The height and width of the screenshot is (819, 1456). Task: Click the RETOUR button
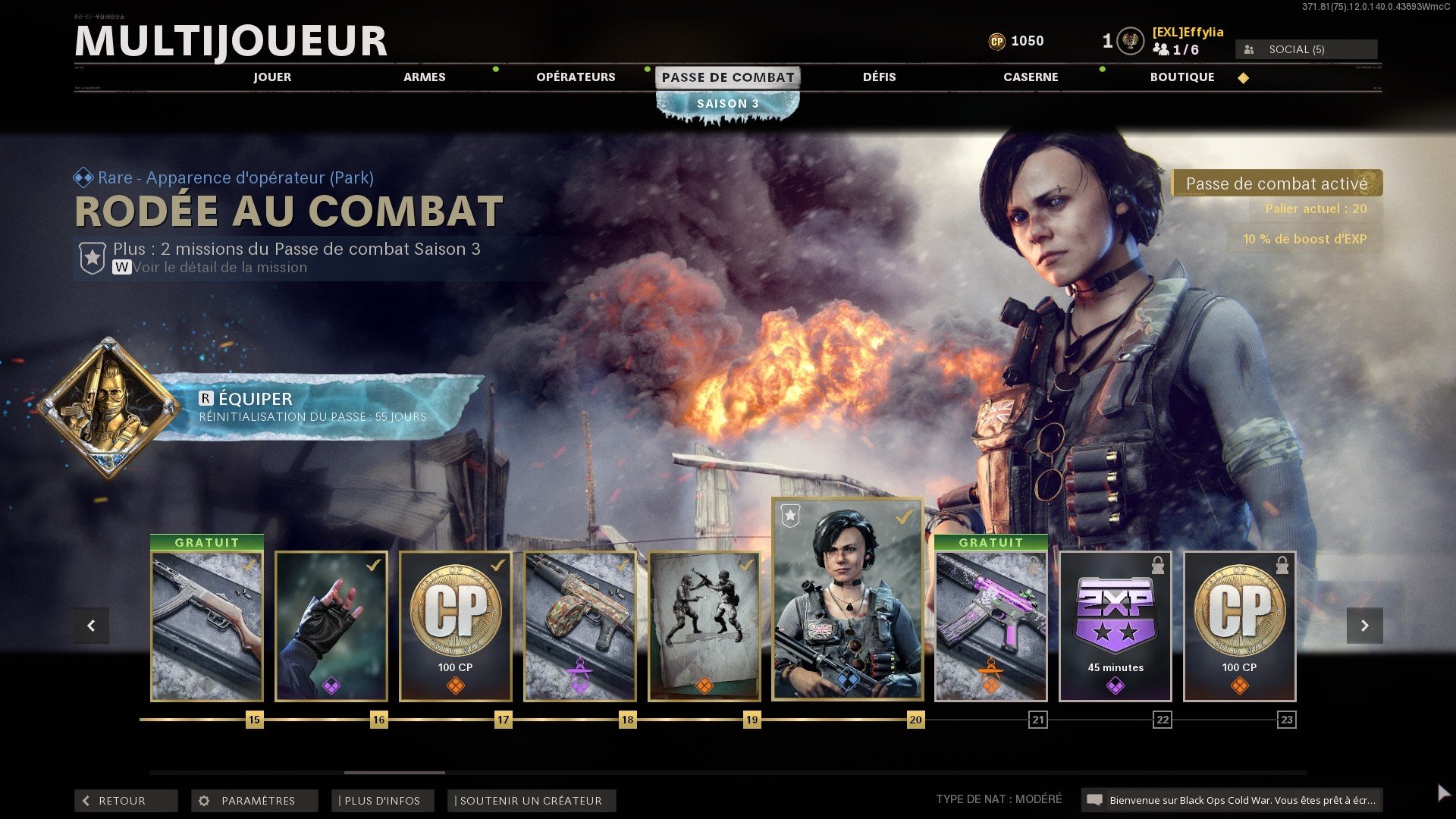[x=125, y=801]
